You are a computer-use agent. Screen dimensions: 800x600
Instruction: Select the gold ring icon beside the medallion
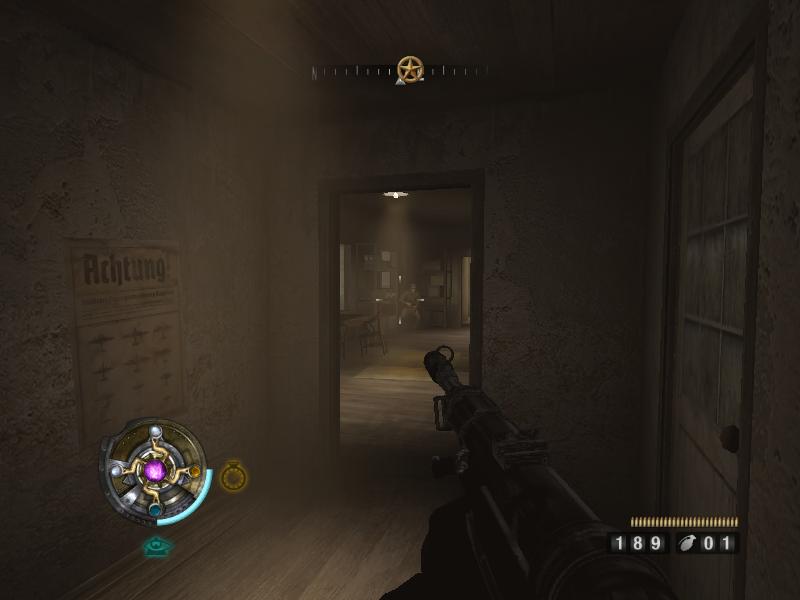(233, 477)
